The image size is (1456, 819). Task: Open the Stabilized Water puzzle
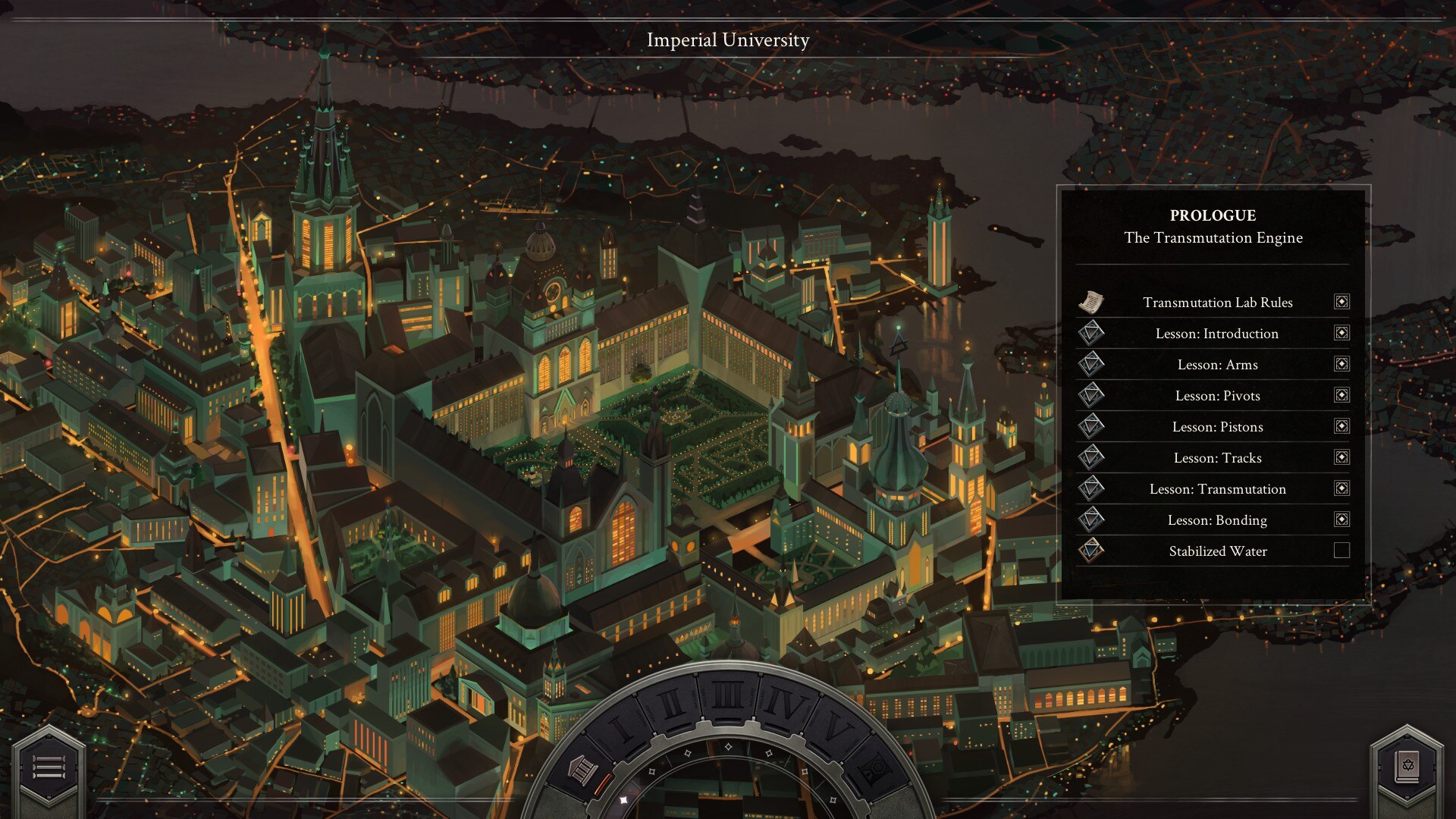(x=1217, y=551)
